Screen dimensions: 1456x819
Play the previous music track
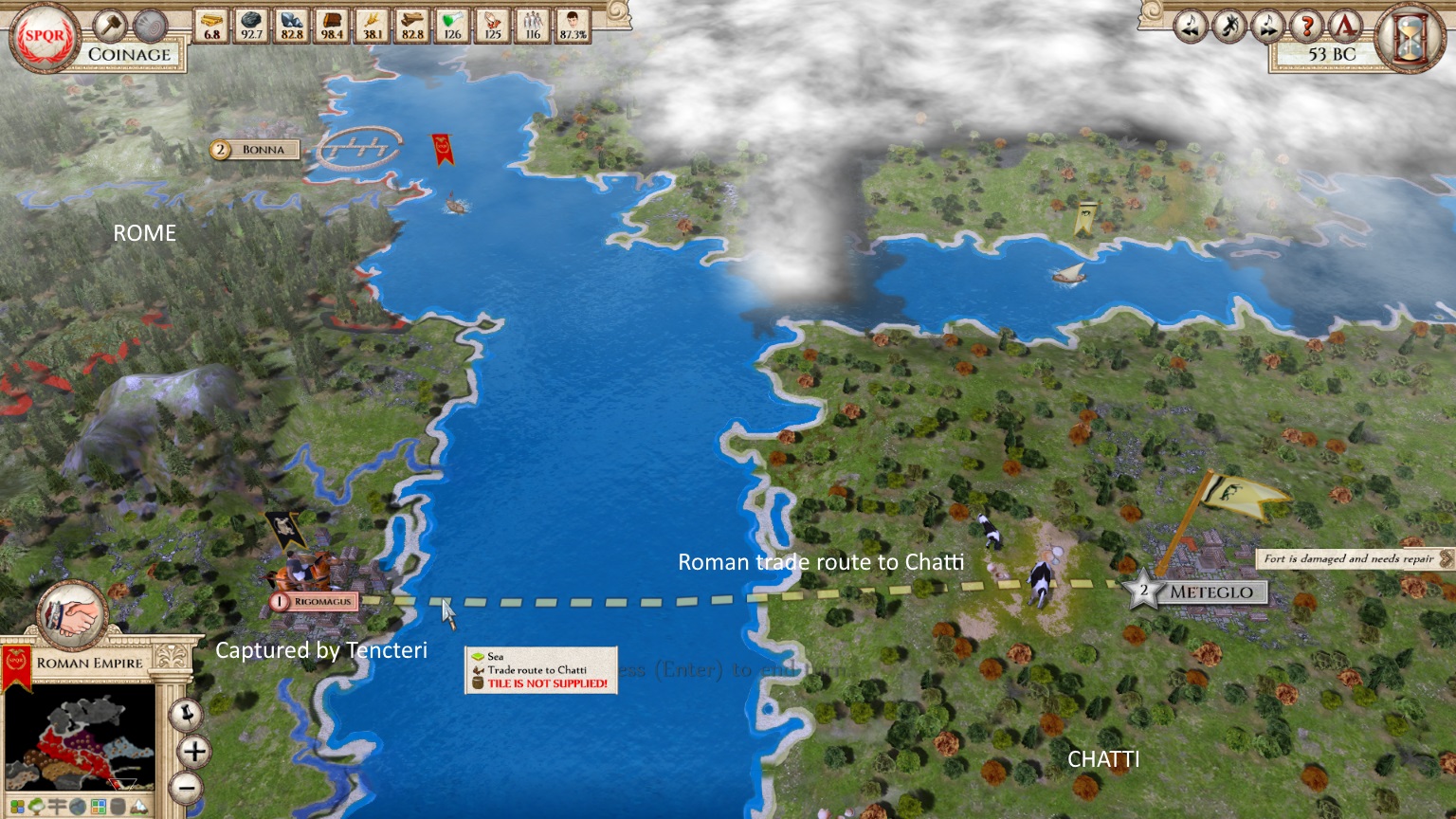(x=1191, y=26)
